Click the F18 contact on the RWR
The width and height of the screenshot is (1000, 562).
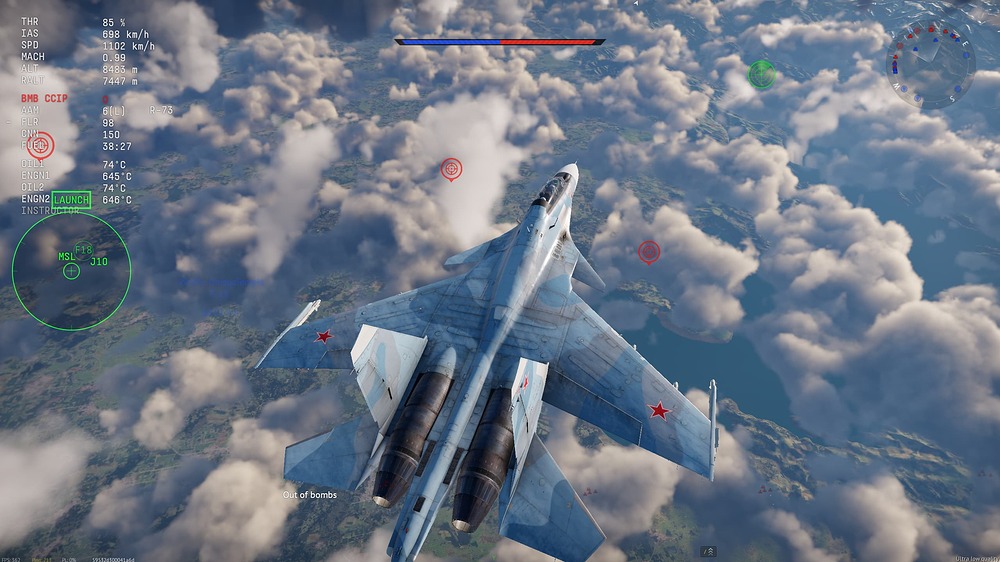point(83,249)
